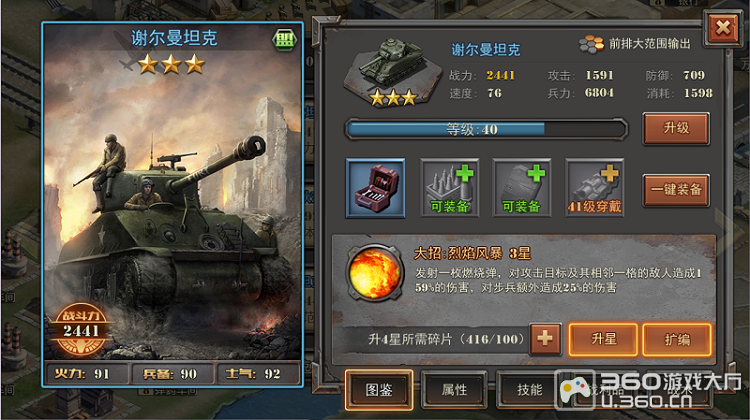Equip the armor plate slot
Image resolution: width=750 pixels, height=420 pixels.
(x=522, y=187)
